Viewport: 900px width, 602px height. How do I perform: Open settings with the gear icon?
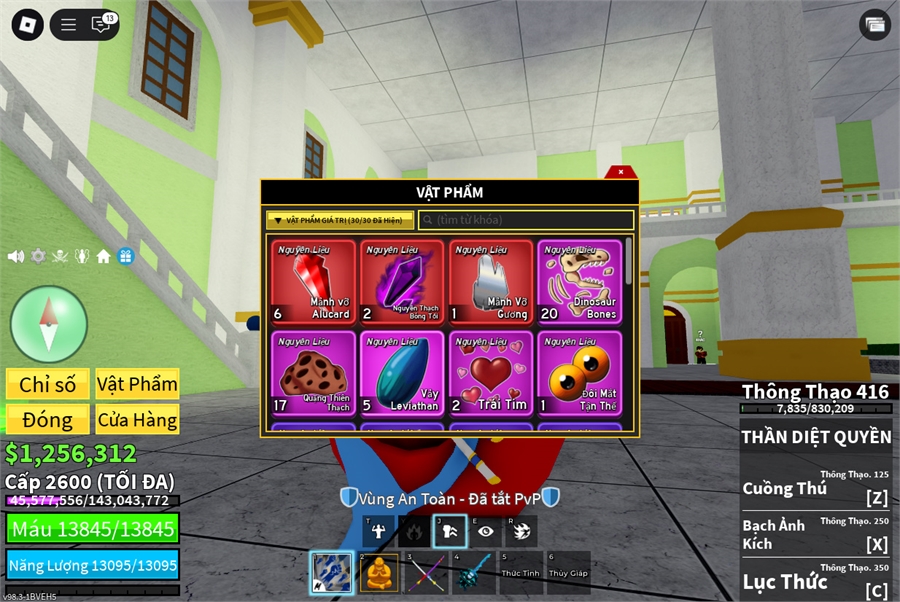pyautogui.click(x=38, y=256)
